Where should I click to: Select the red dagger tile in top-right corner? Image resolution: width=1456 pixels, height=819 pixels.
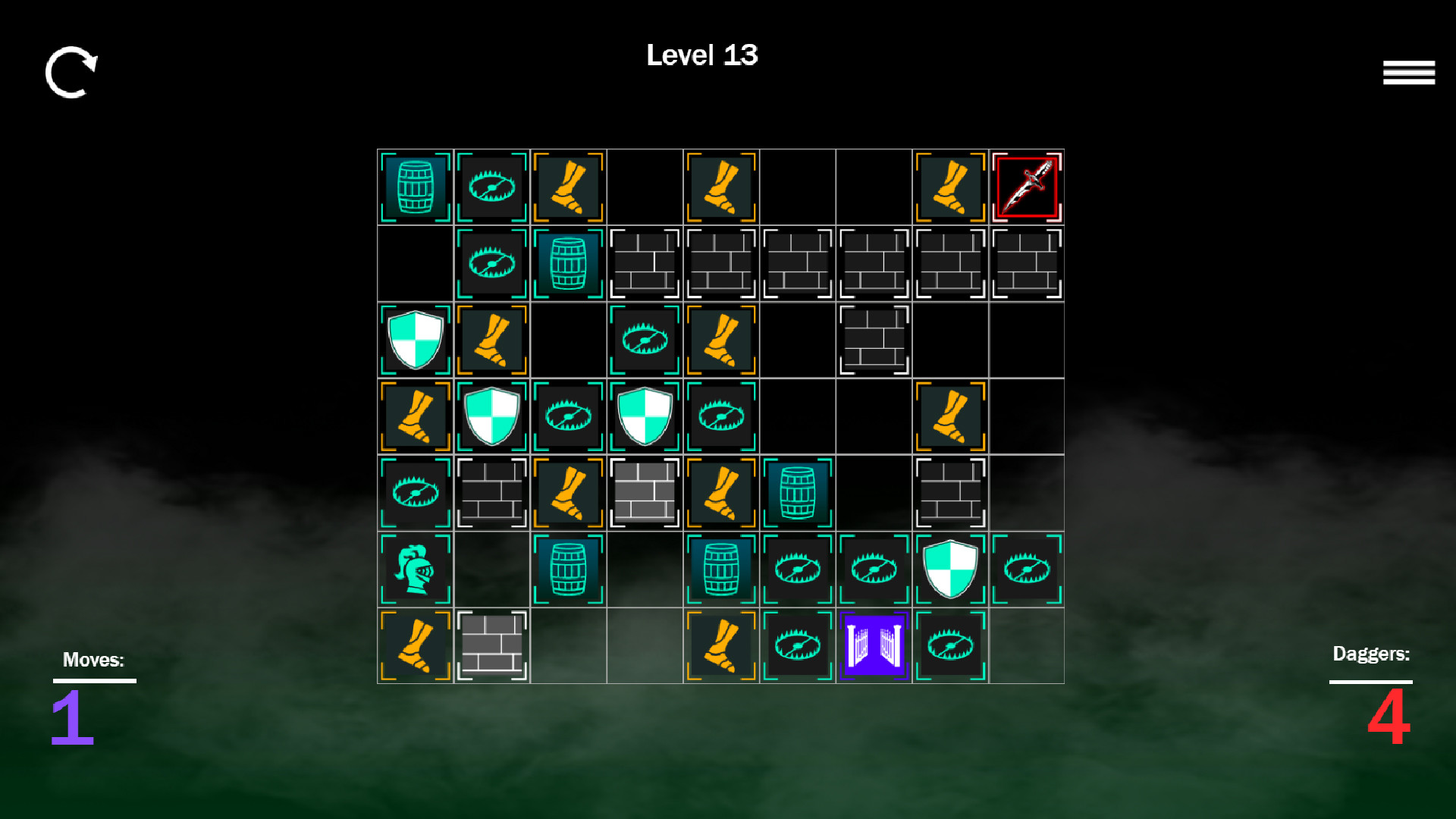pos(1026,187)
